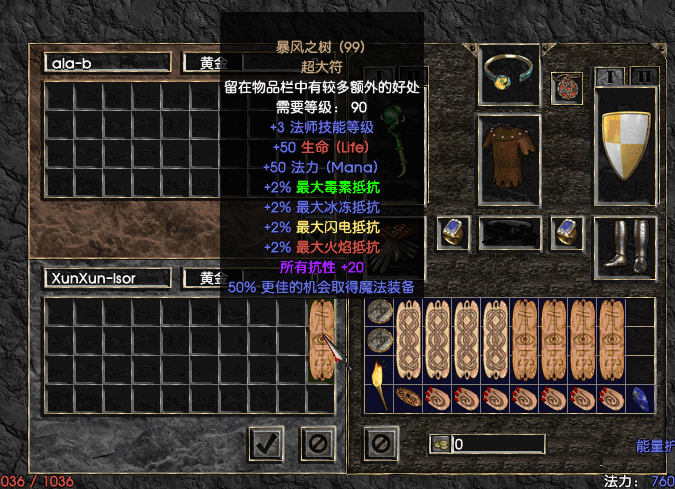Click the XunXun-Isor player name field
Screen dimensions: 675x489
coord(106,277)
